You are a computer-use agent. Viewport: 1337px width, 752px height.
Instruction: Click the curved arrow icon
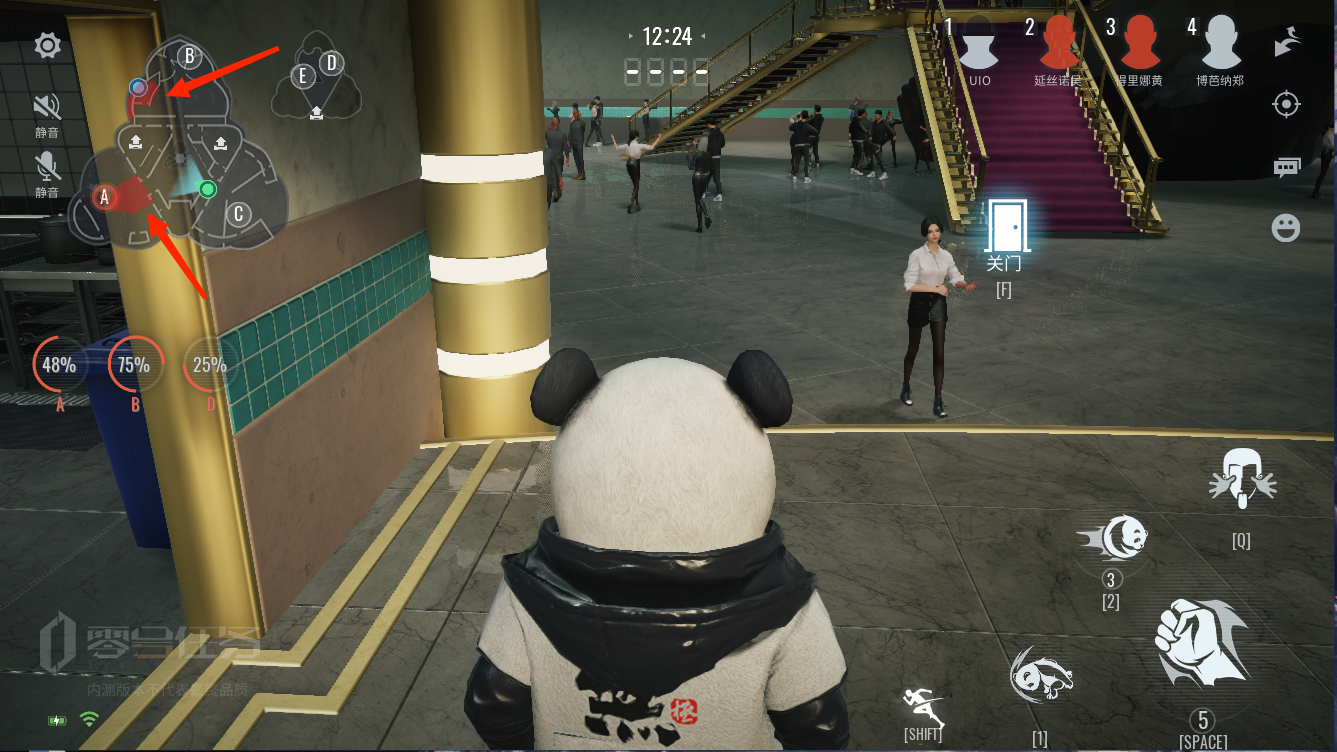1287,43
